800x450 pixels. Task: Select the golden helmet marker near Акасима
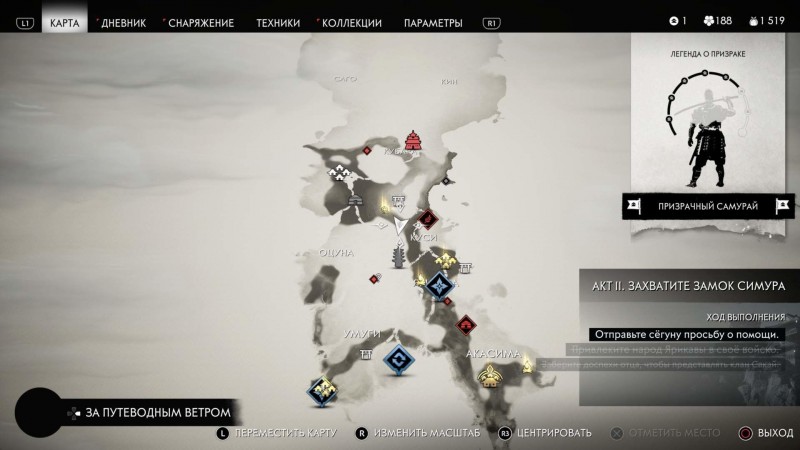click(489, 375)
